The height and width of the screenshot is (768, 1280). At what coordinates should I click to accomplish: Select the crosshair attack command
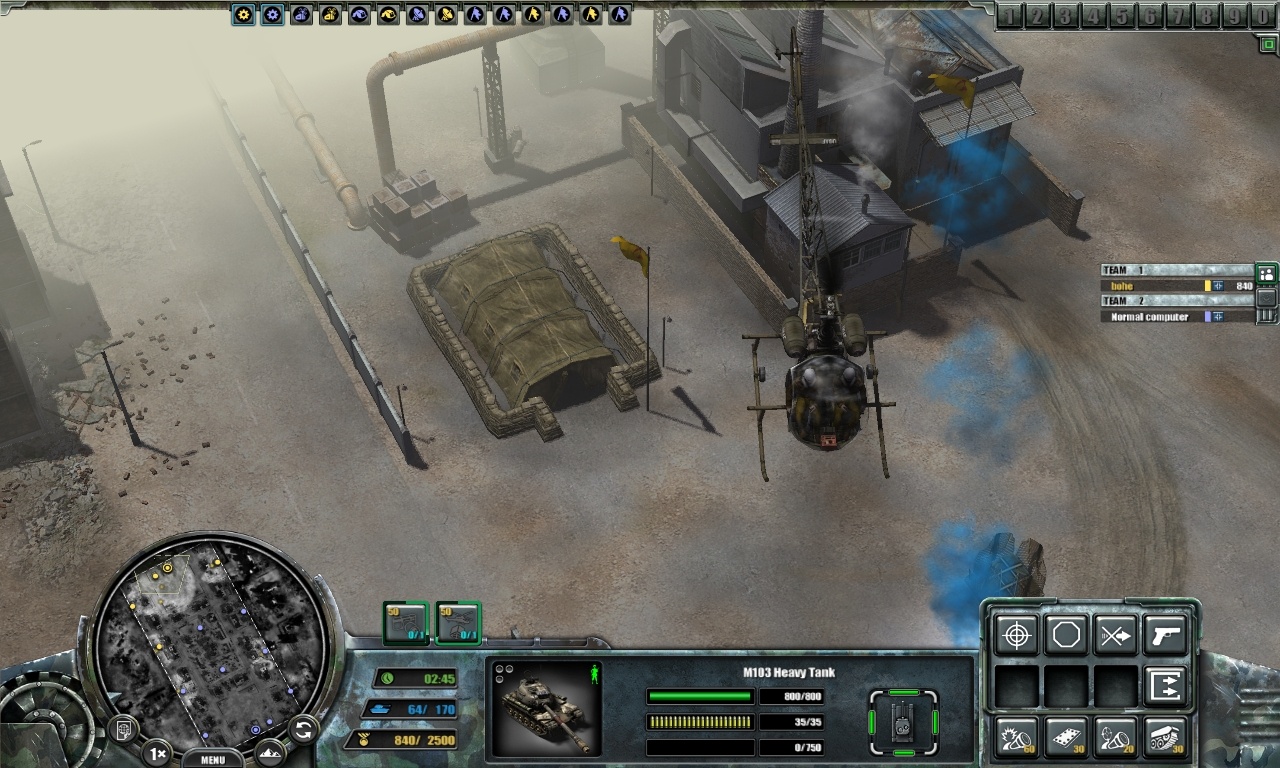click(x=1016, y=635)
